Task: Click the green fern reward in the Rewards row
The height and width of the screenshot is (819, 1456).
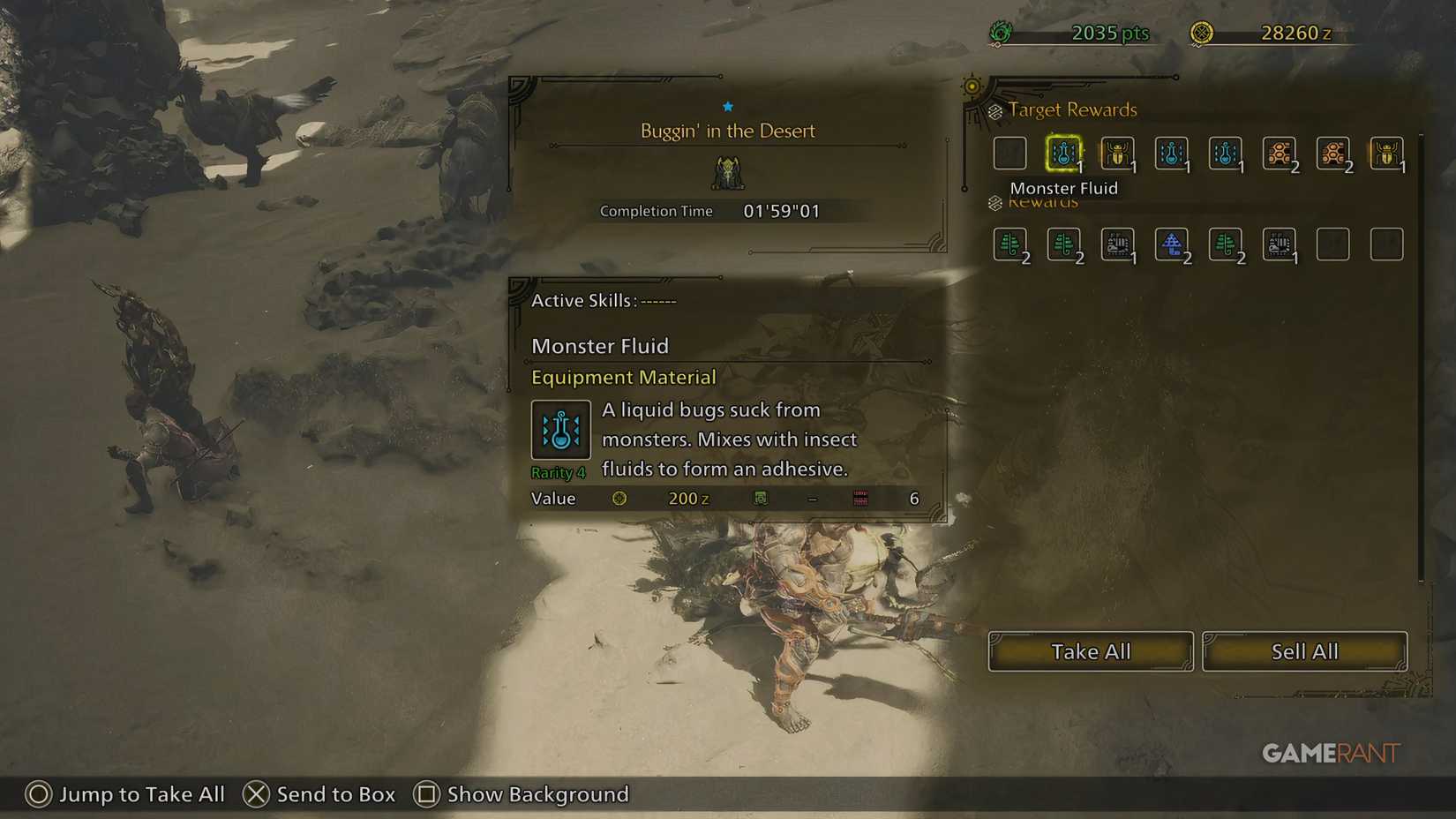Action: (x=1010, y=245)
